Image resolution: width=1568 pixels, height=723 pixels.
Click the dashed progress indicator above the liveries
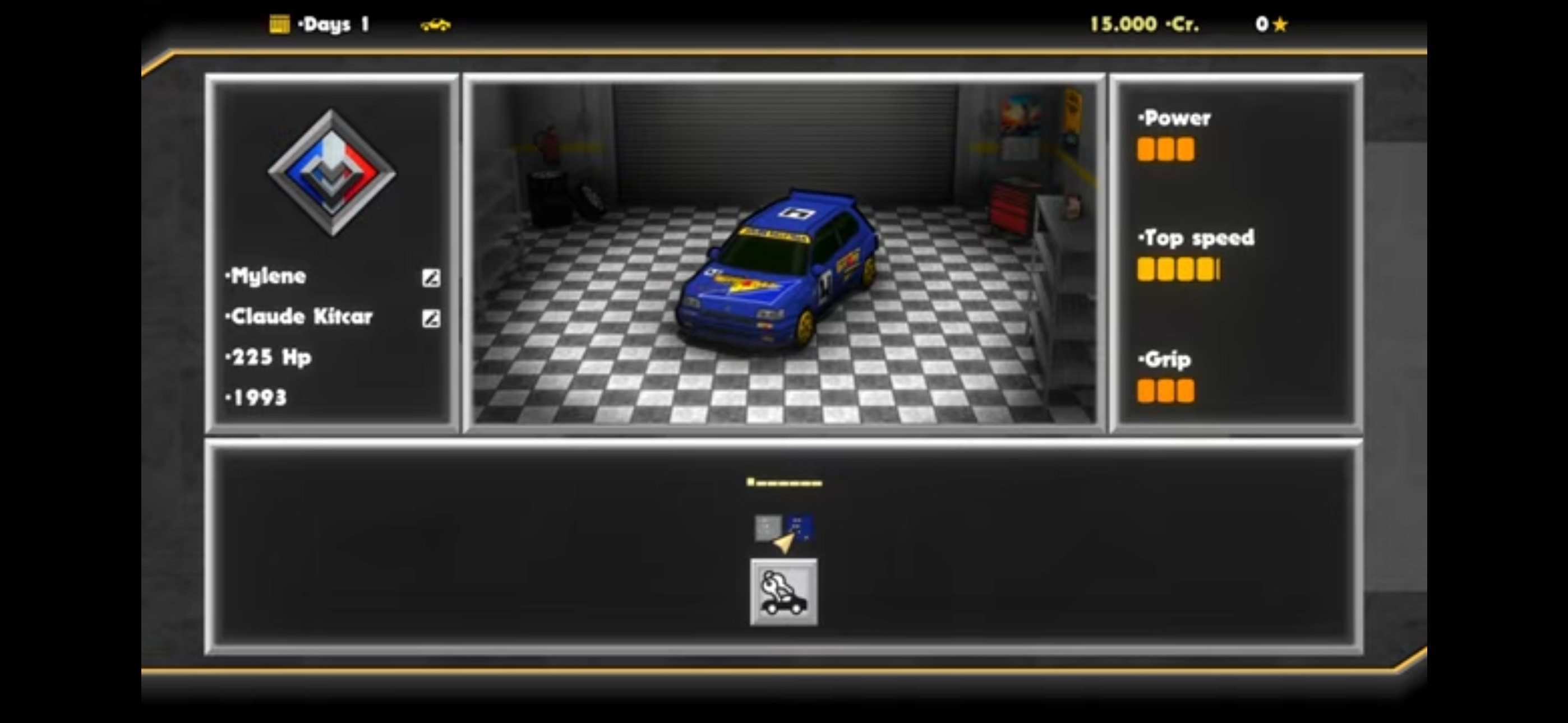point(784,481)
